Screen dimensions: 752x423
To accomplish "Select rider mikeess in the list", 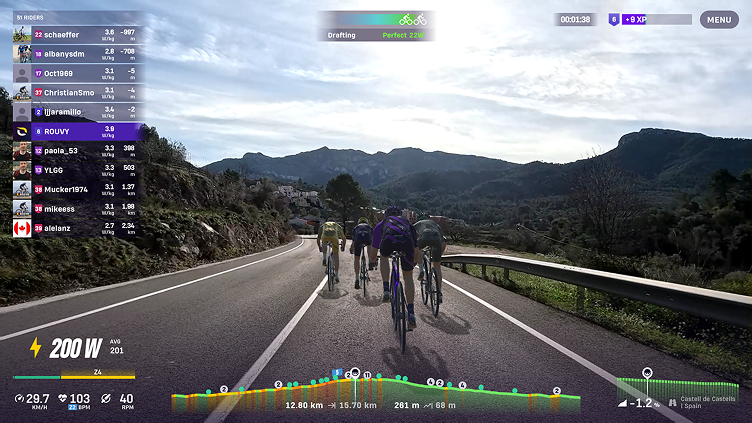I will 76,208.
